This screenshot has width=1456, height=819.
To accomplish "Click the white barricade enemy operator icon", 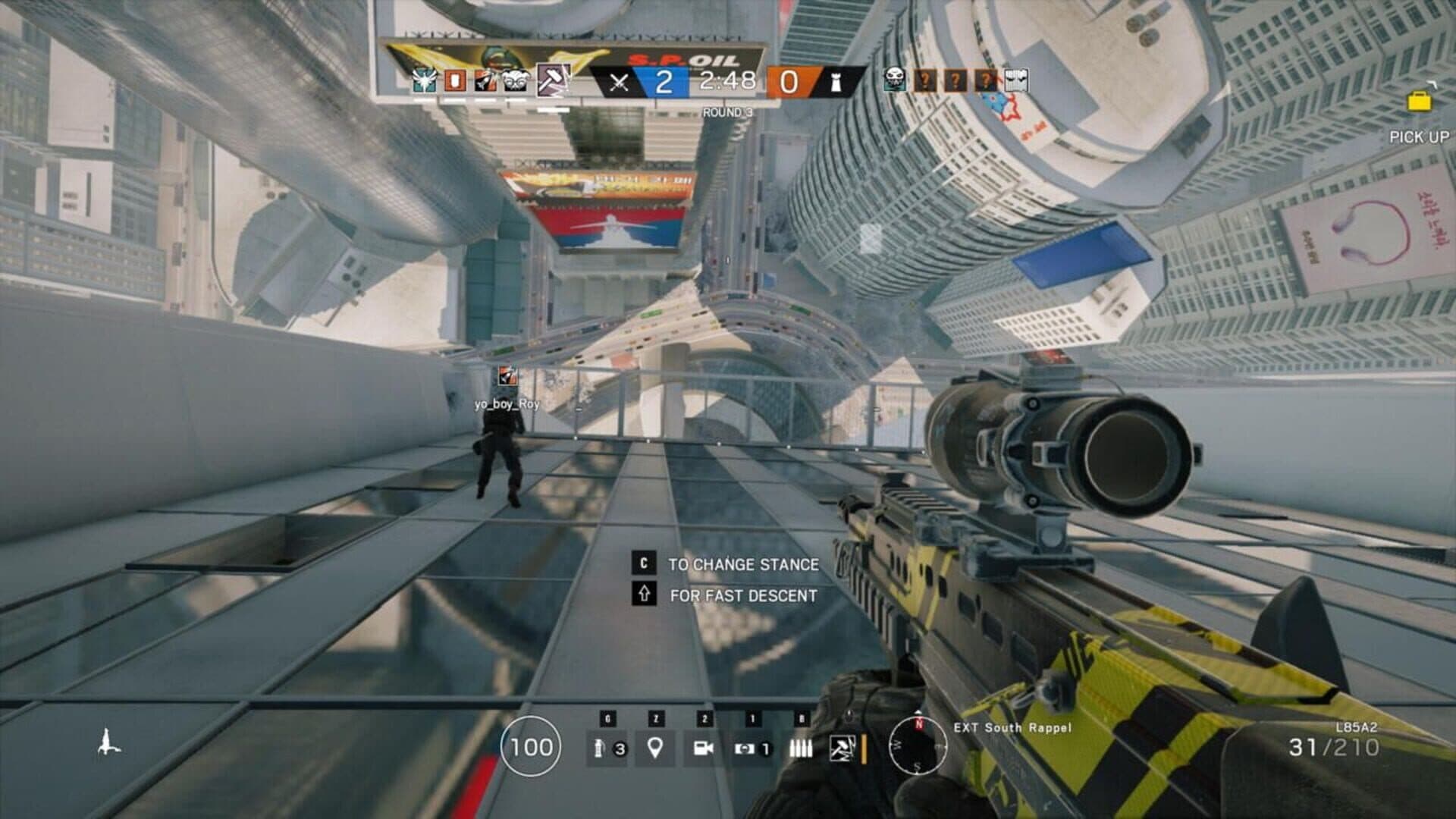I will pyautogui.click(x=1016, y=79).
